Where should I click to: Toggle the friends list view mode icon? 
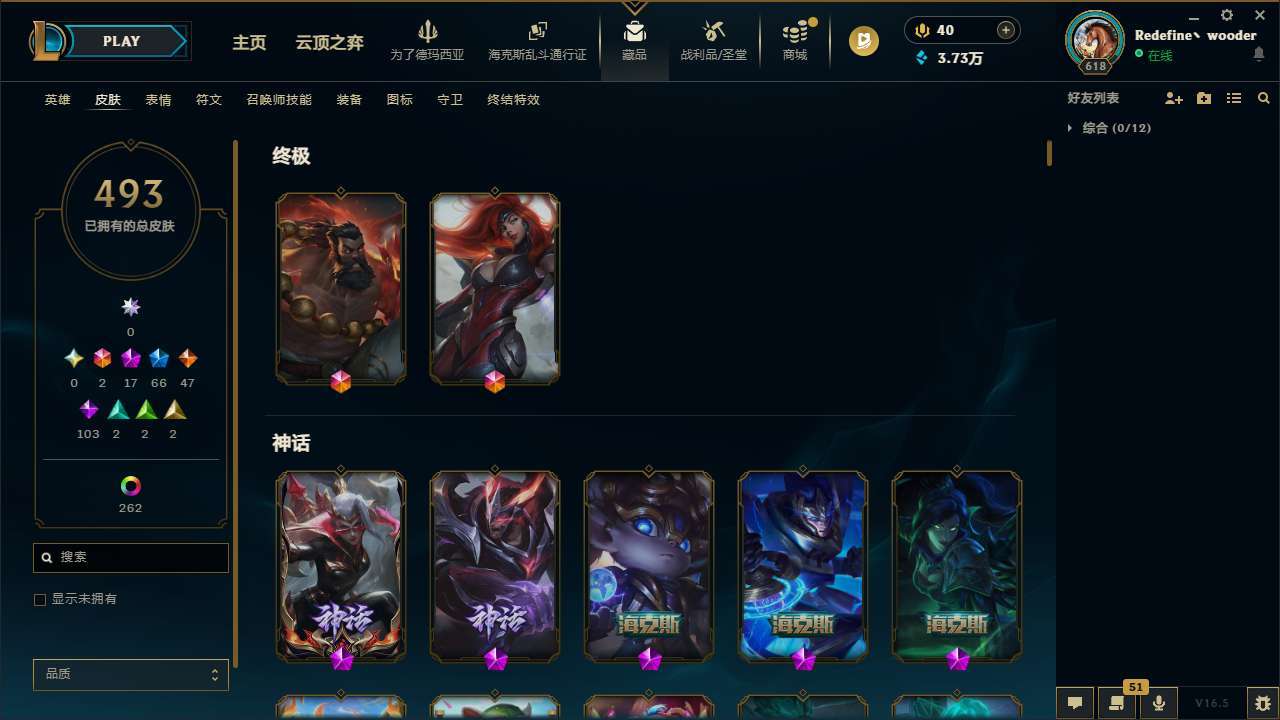[1234, 98]
